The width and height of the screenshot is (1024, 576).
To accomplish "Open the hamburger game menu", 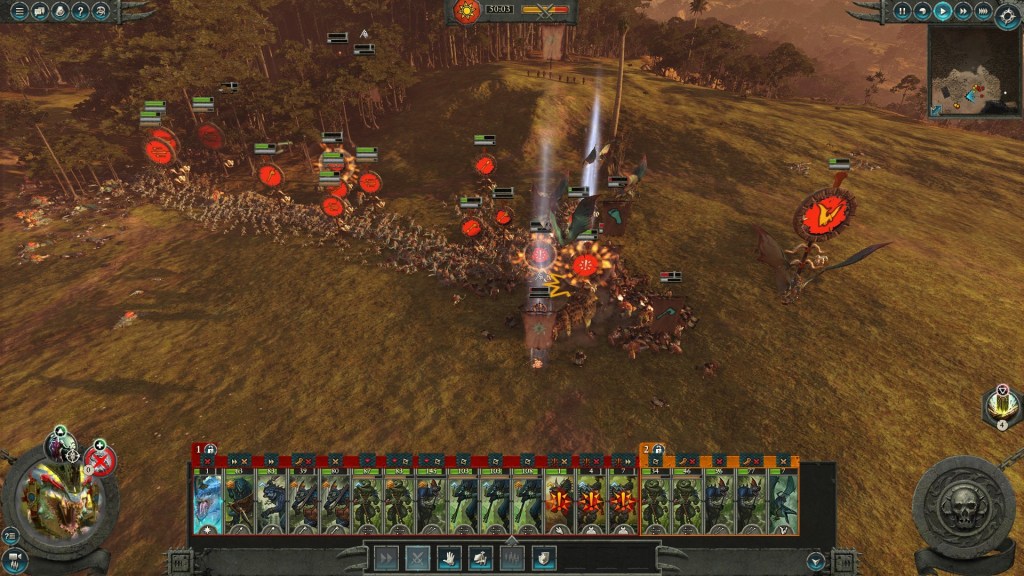I will click(x=19, y=12).
